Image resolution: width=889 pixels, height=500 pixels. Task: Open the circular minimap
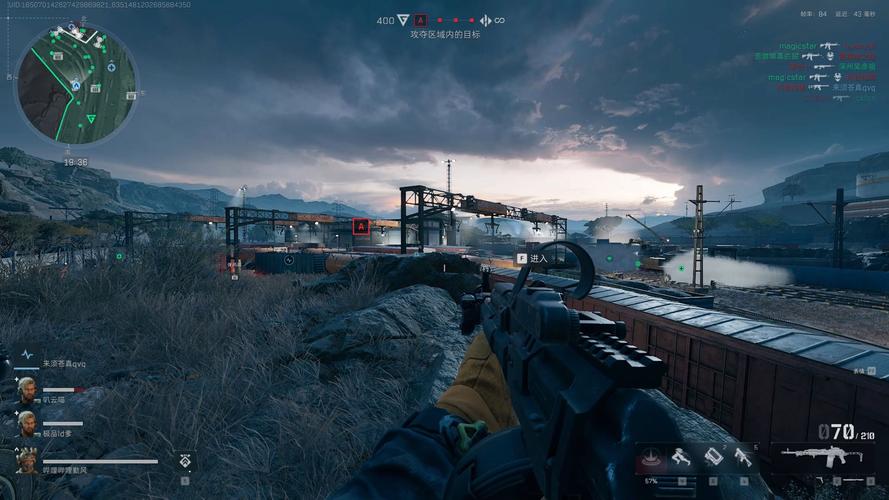[x=75, y=85]
